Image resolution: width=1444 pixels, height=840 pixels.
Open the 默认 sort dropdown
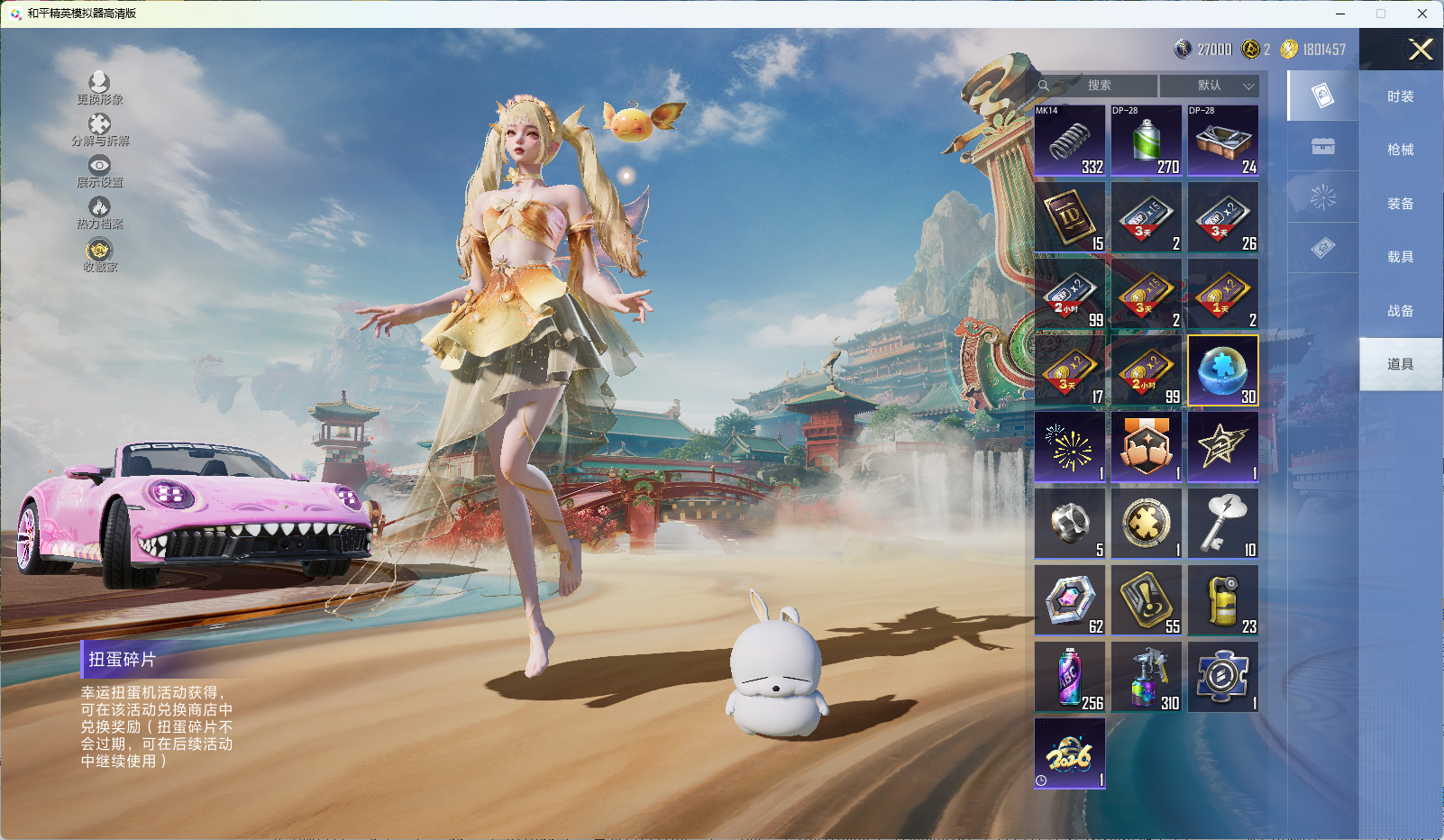point(1210,86)
